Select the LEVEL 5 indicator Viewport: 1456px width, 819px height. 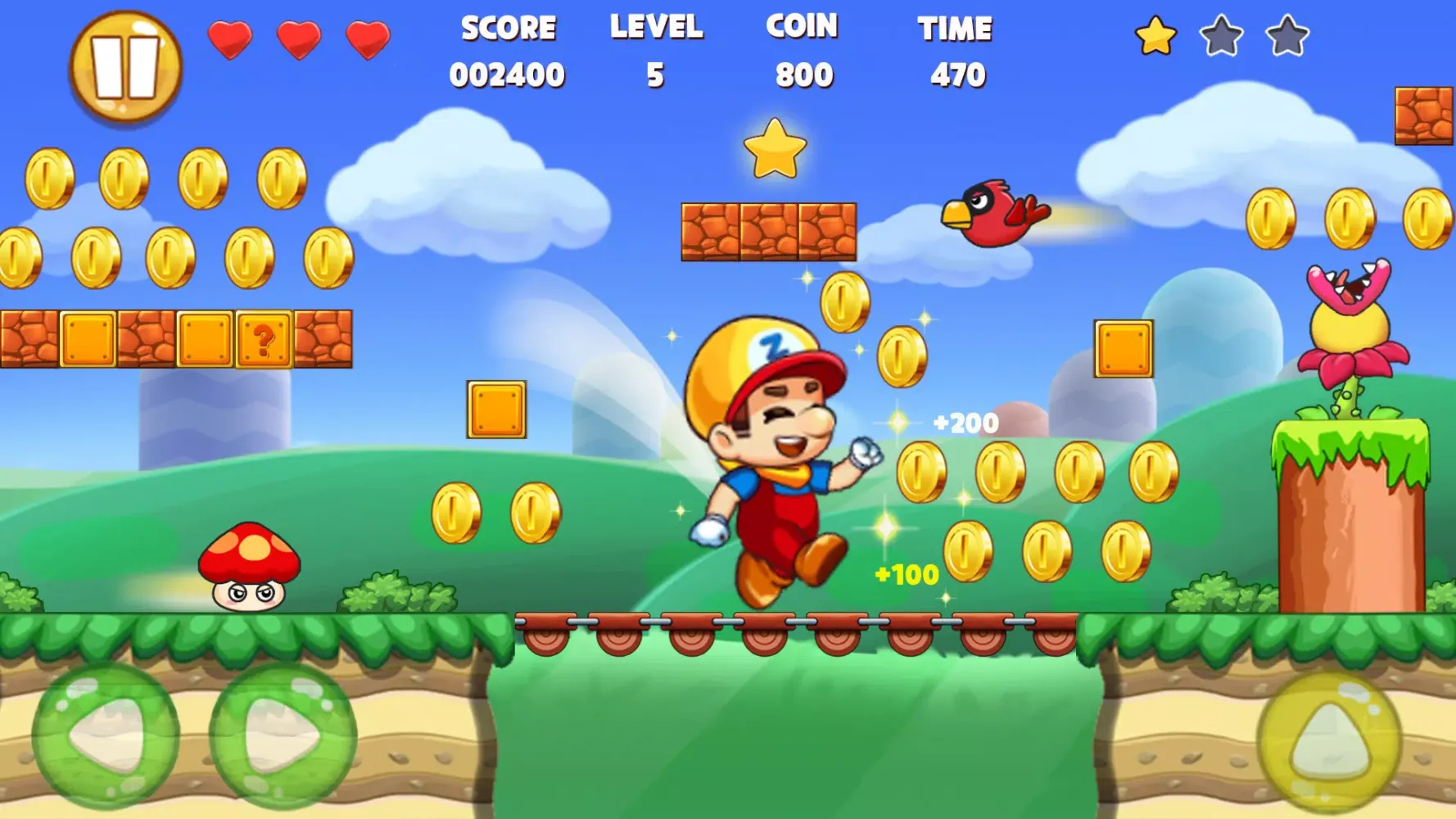[x=657, y=49]
